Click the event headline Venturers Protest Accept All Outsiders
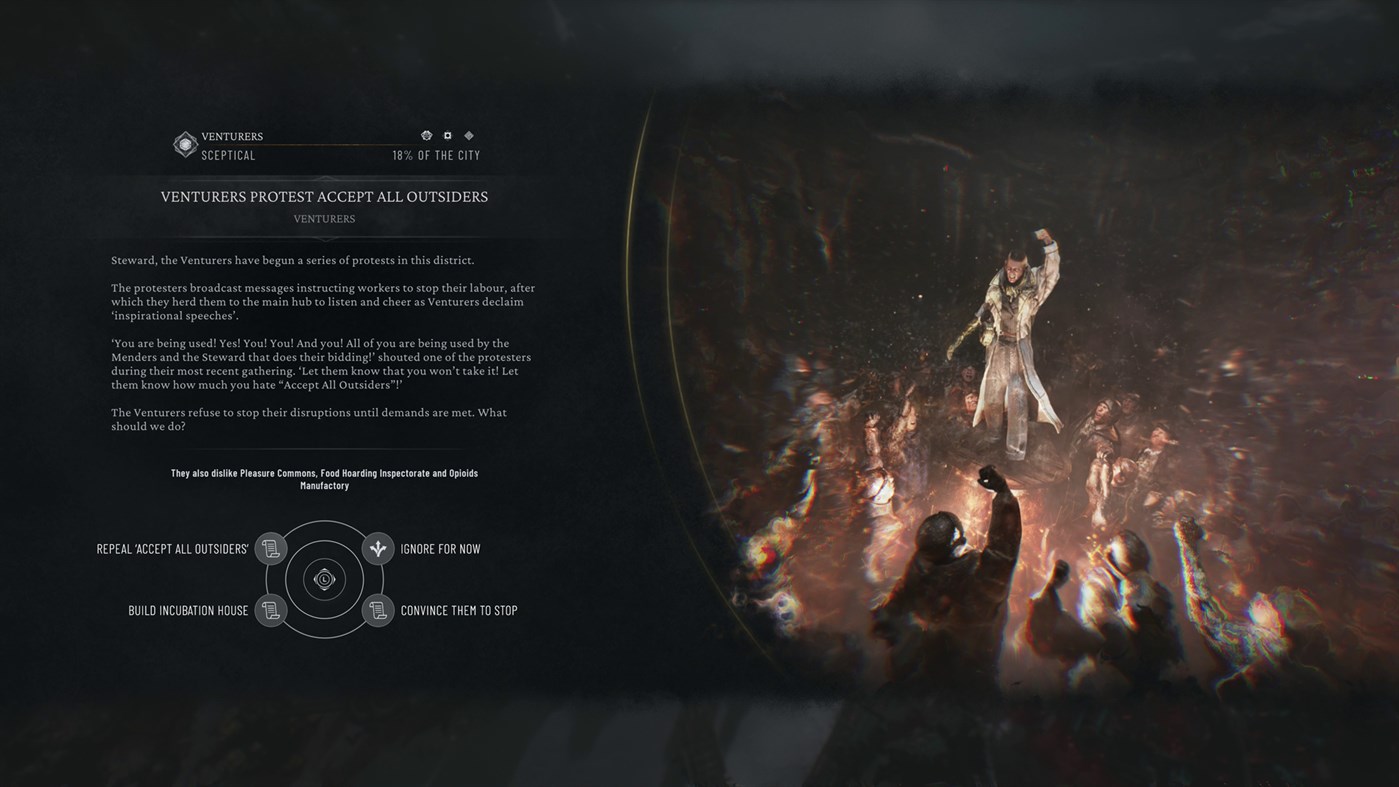 (x=324, y=196)
